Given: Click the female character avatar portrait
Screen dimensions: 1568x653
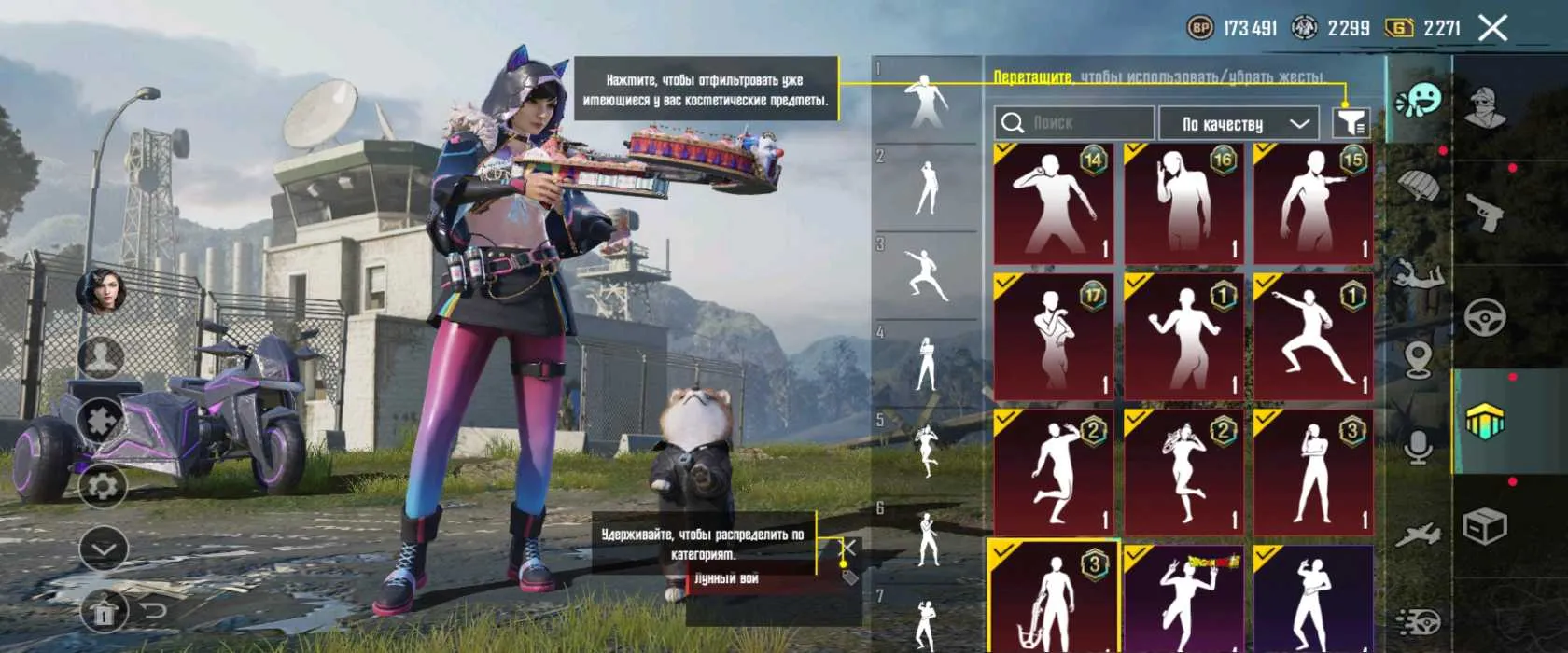Looking at the screenshot, I should (x=102, y=290).
